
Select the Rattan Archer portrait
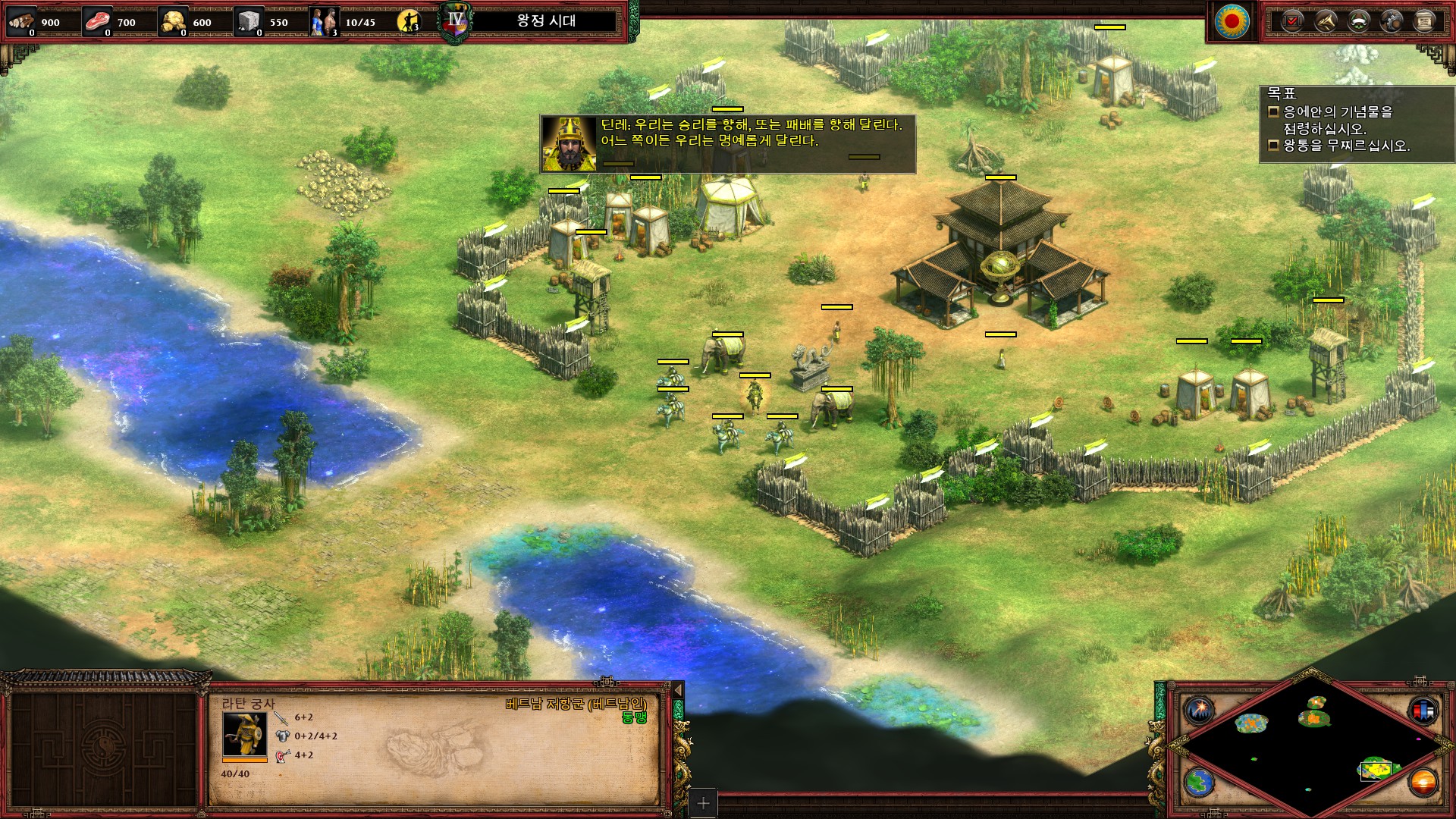(244, 733)
